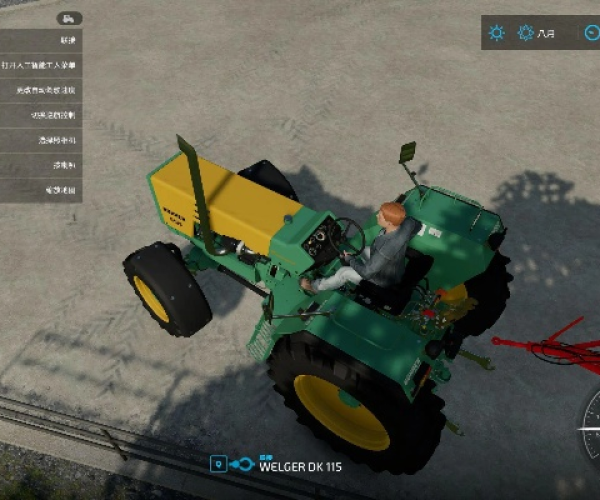Select the 联接 entry in the left list
This screenshot has height=500, width=600.
(67, 40)
